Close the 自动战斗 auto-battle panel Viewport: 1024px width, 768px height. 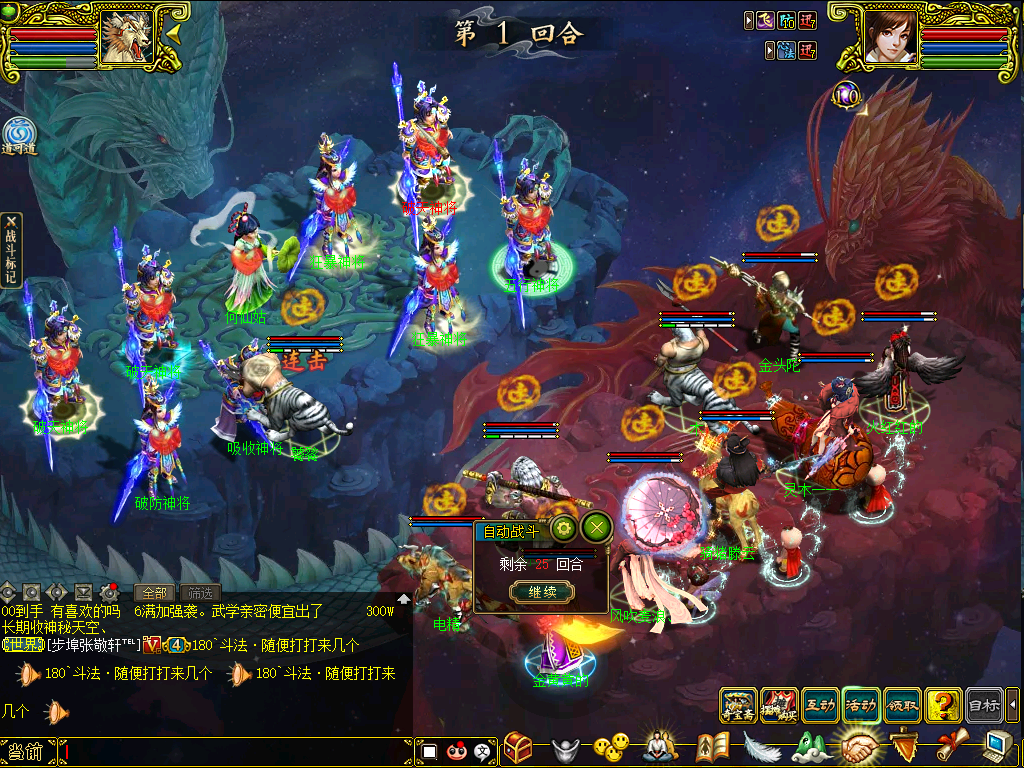click(596, 528)
